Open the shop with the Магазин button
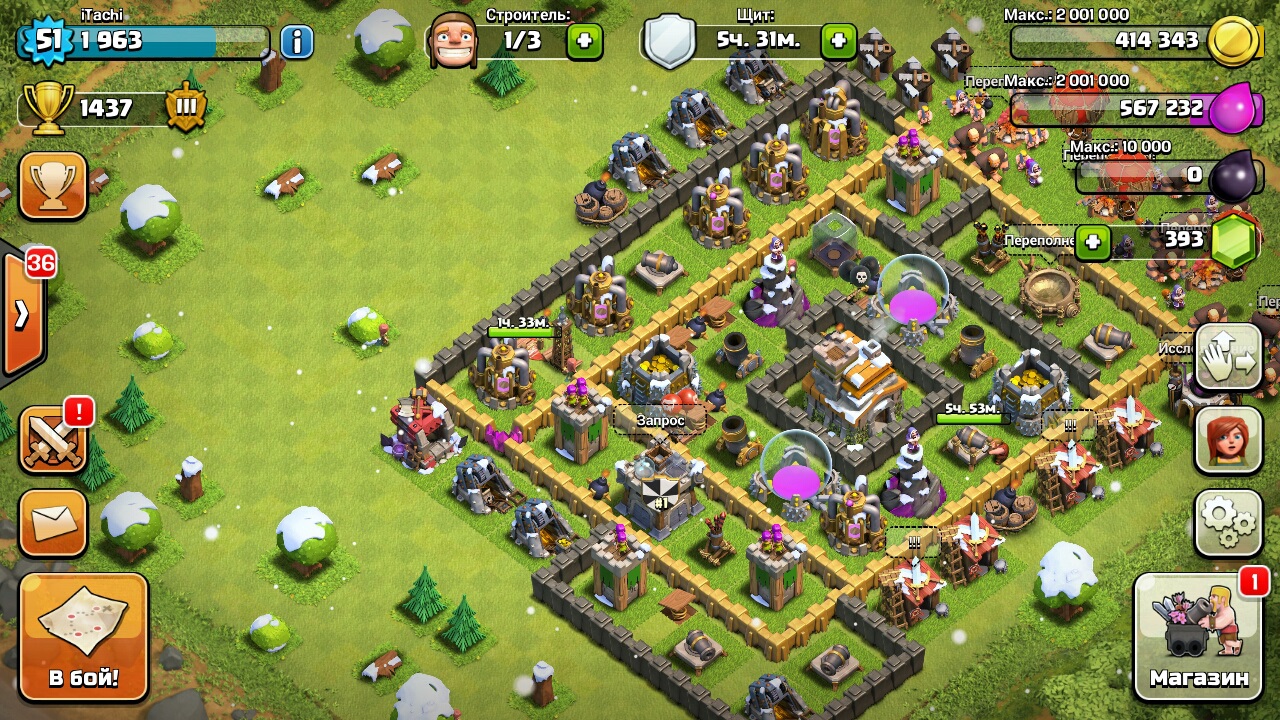 coord(1199,636)
